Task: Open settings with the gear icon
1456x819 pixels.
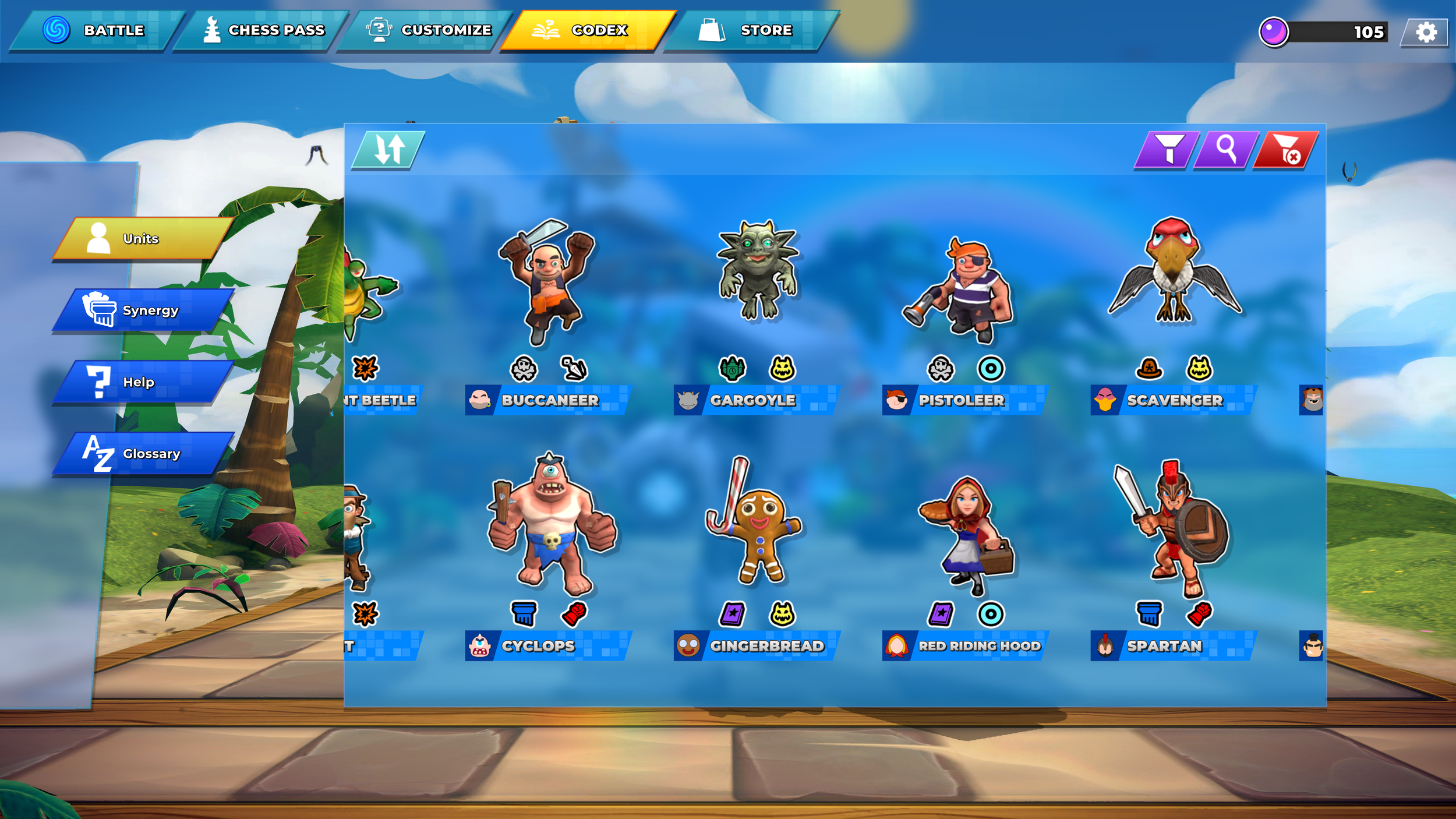Action: (x=1425, y=32)
